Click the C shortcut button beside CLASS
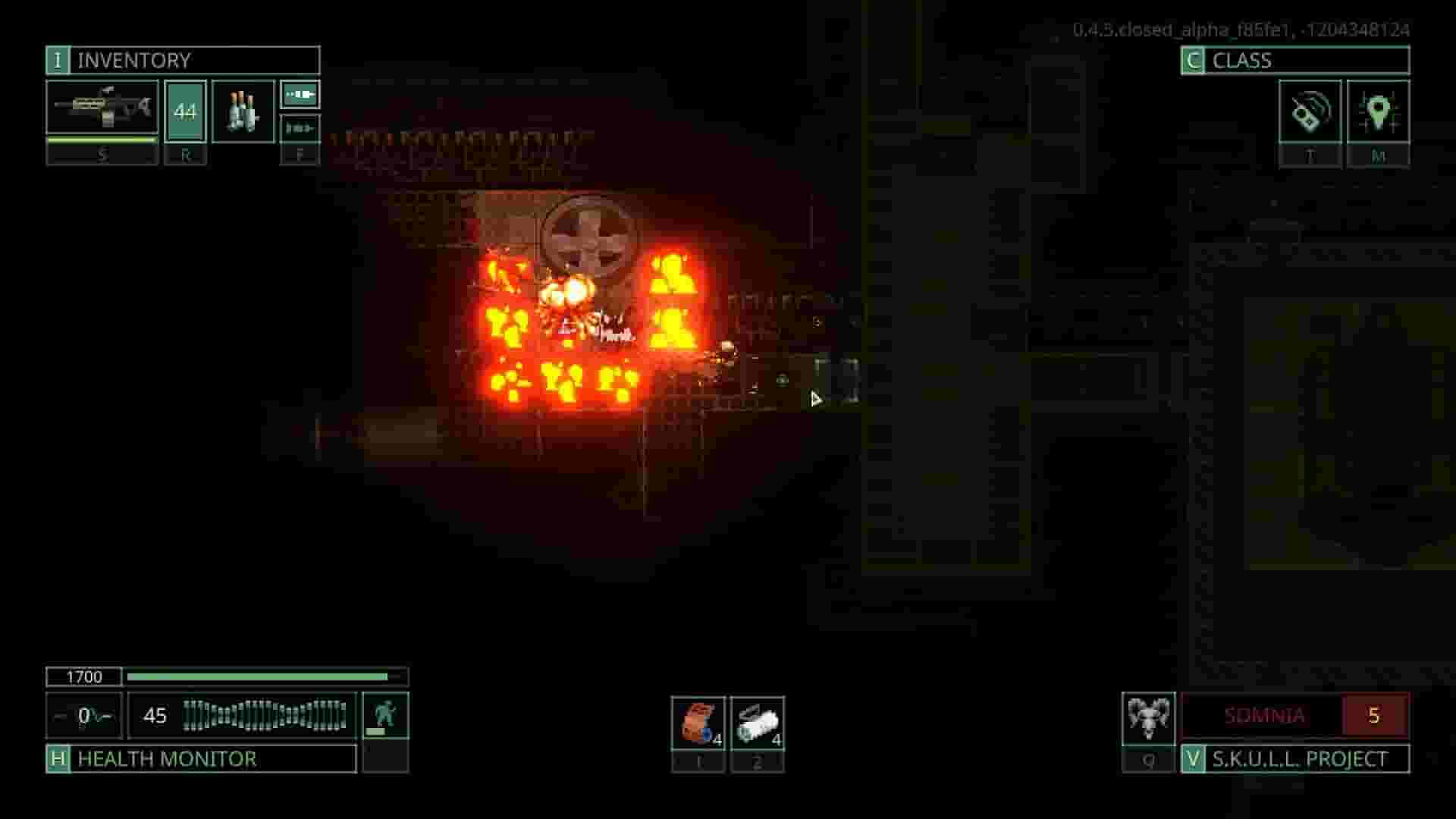This screenshot has height=819, width=1456. 1193,59
